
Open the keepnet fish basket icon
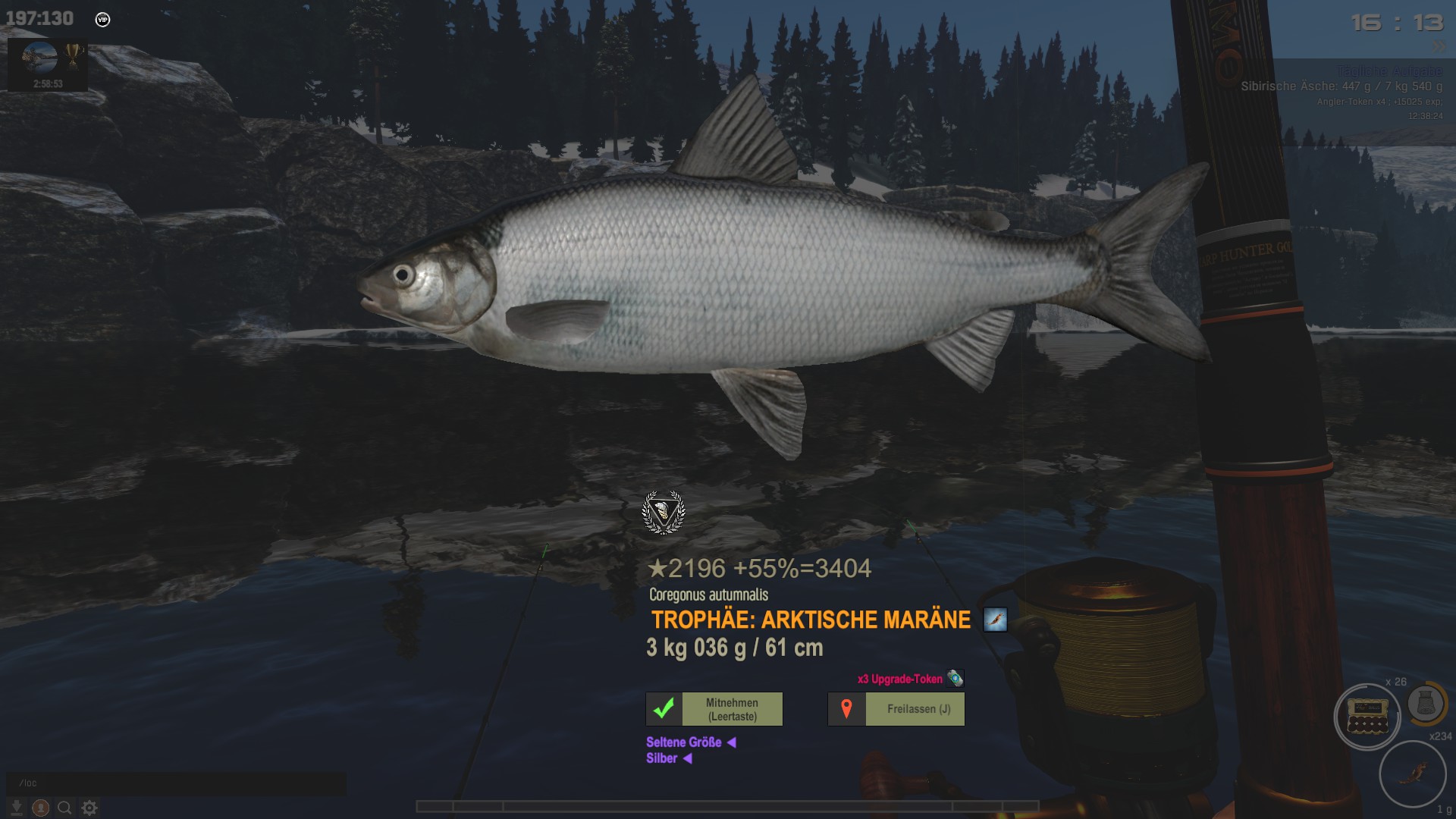(x=1426, y=704)
